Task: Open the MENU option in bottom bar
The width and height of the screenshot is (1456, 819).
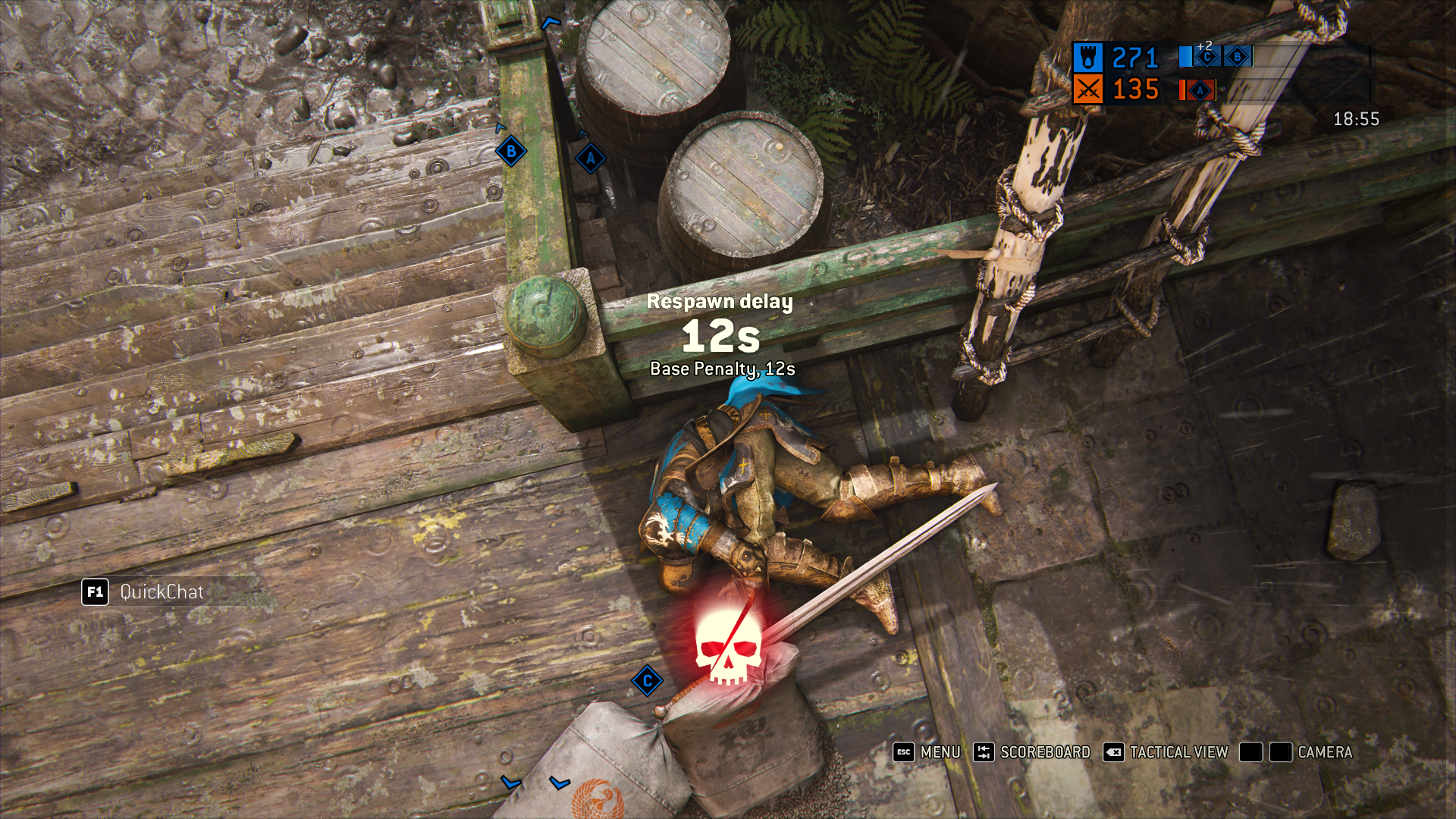Action: click(x=927, y=752)
